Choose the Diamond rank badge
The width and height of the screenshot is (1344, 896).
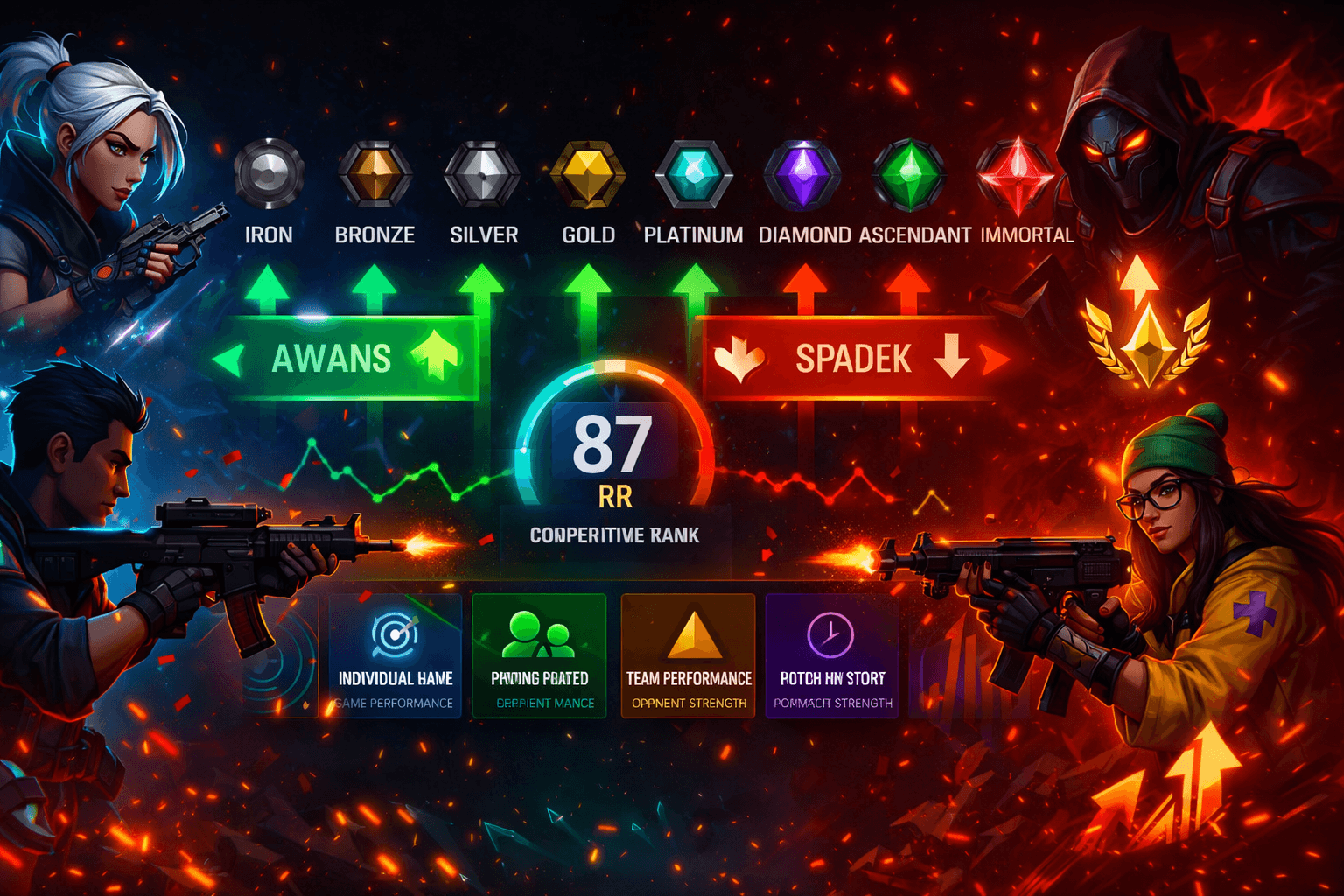[802, 173]
